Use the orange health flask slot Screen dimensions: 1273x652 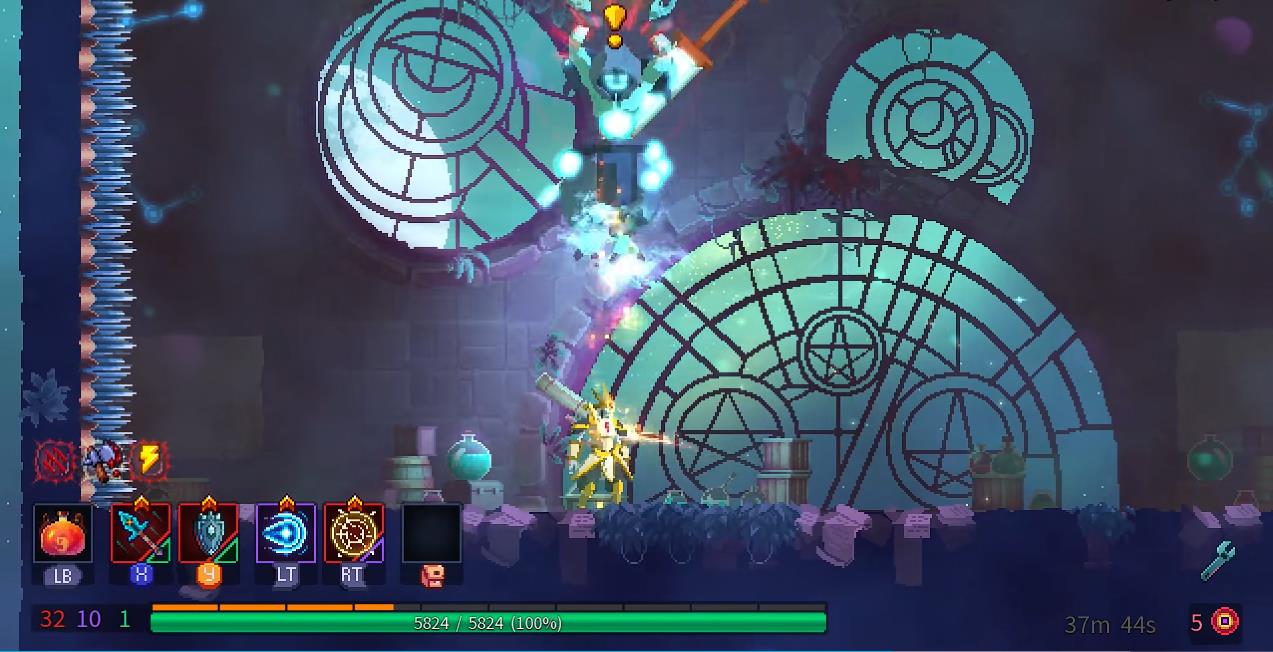click(62, 535)
